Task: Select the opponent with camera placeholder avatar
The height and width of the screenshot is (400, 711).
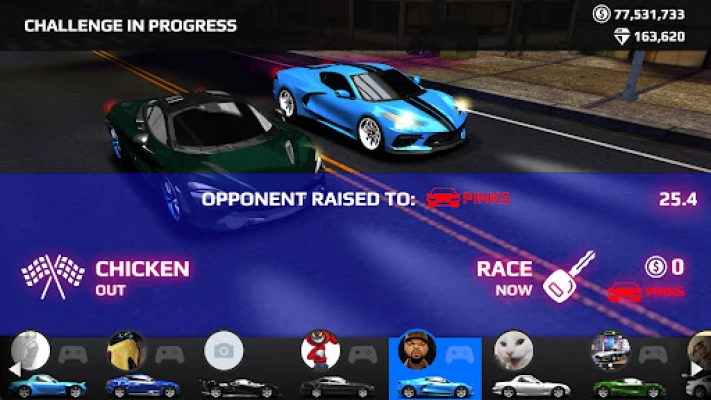Action: [240, 367]
